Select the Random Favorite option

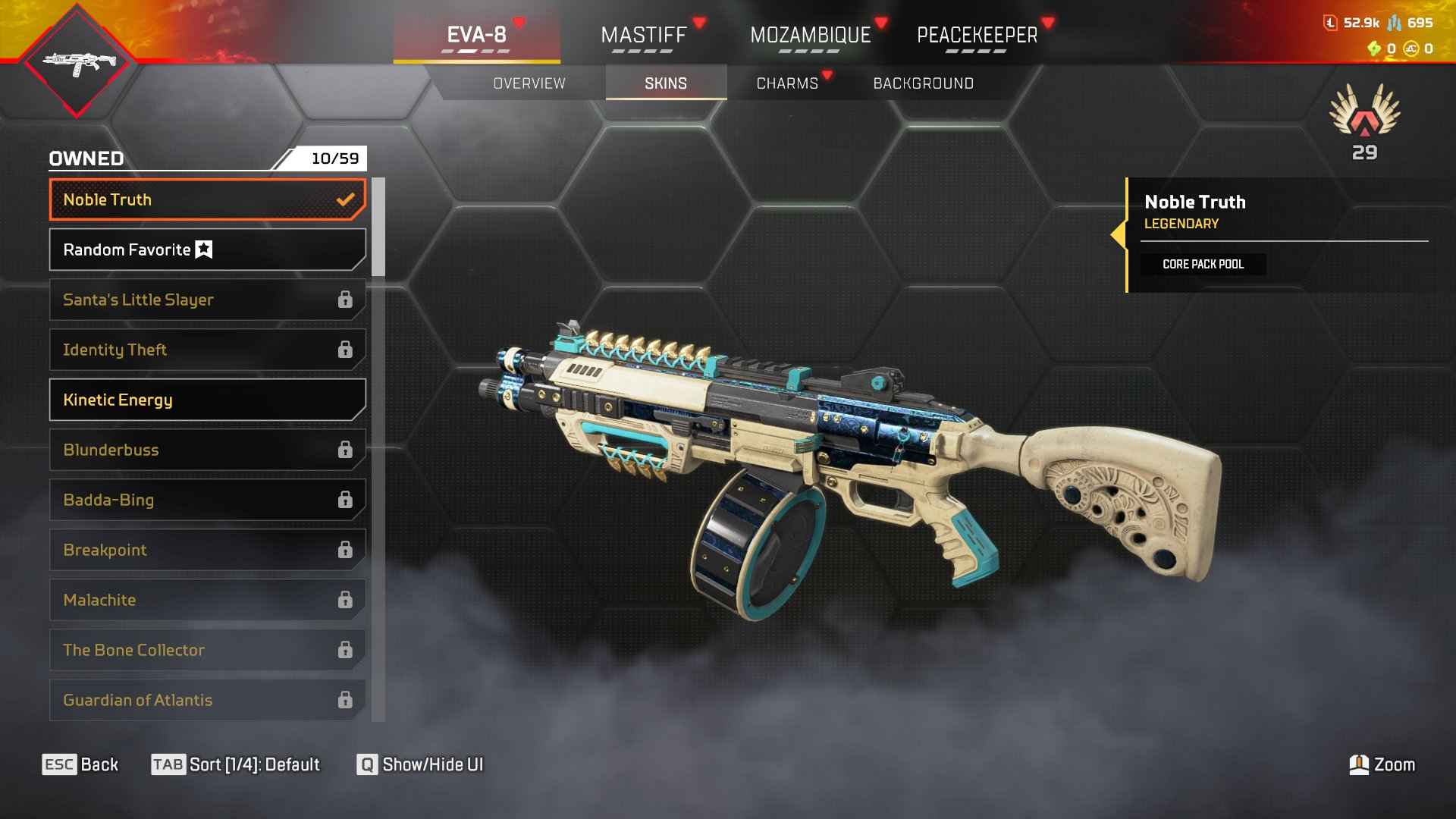[207, 250]
